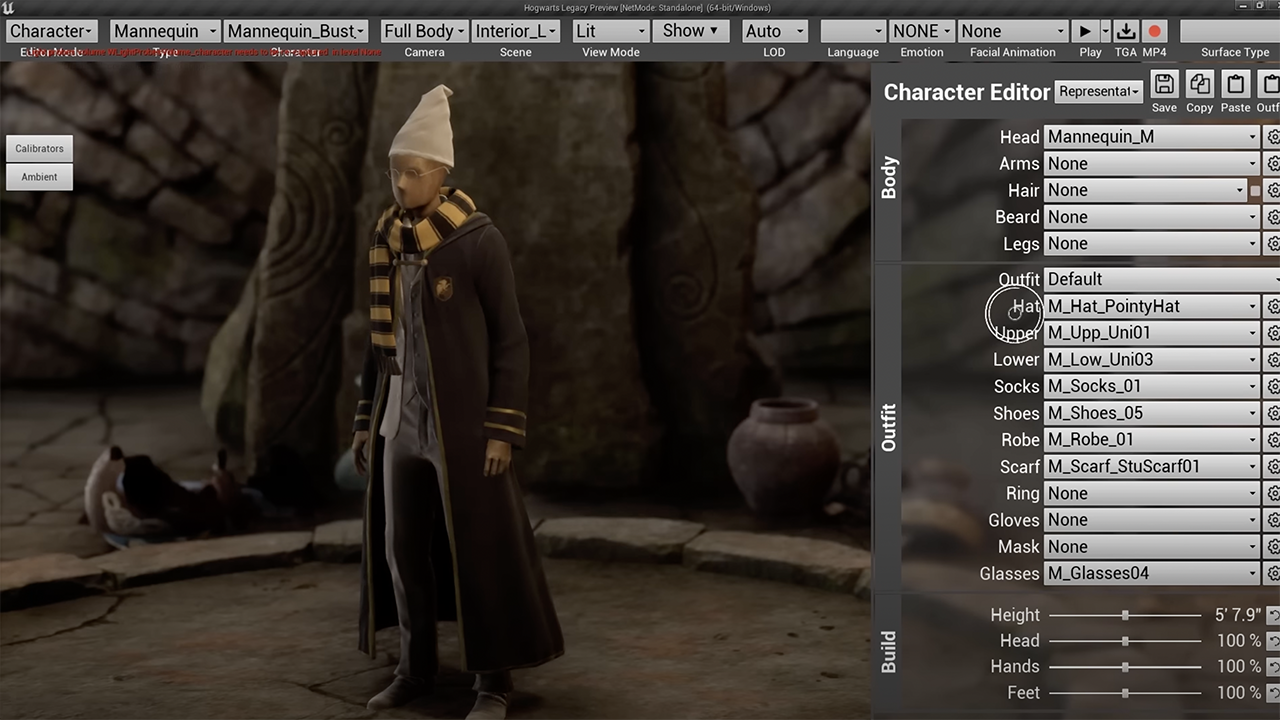Click the Show dropdown button
1280x720 pixels.
691,31
